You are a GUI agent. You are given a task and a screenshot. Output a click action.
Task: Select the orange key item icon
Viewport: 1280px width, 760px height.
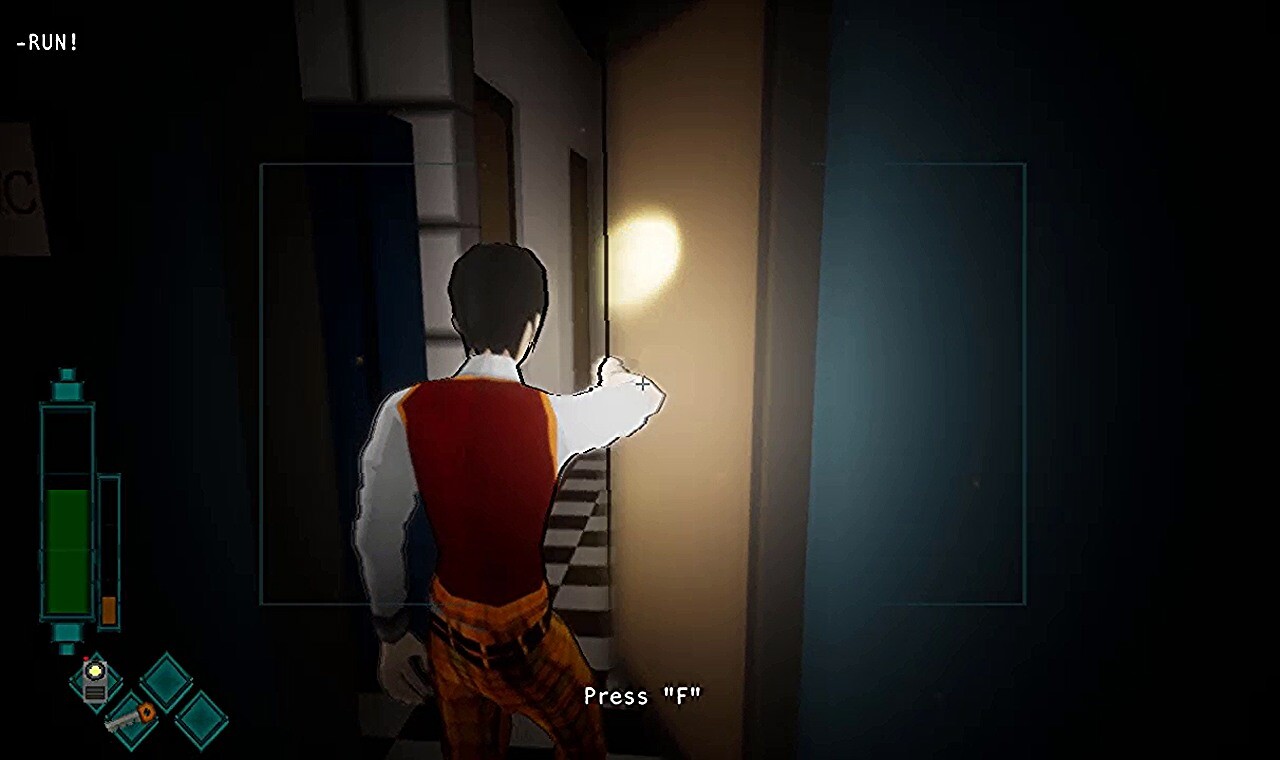click(130, 718)
